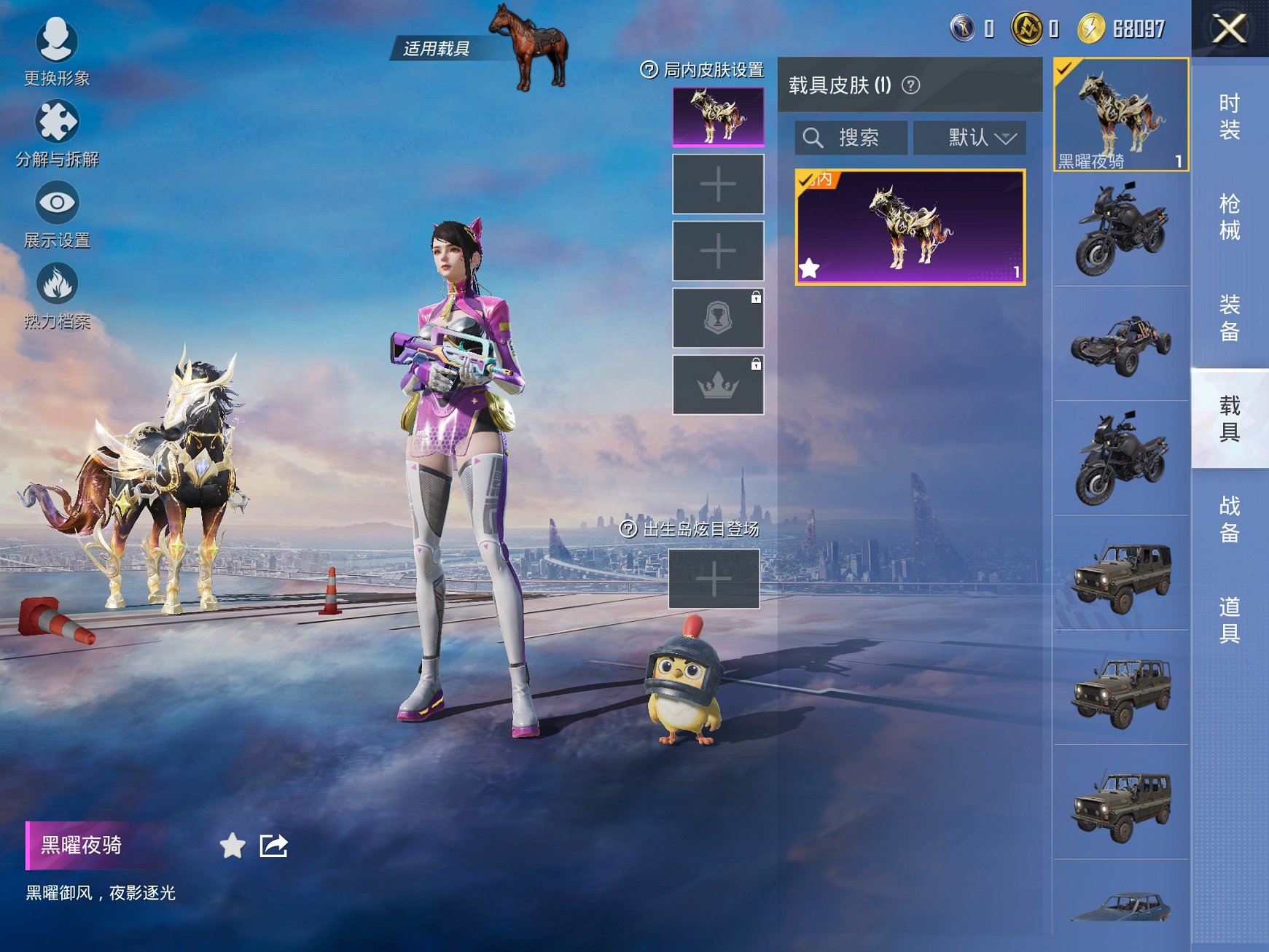The height and width of the screenshot is (952, 1269).
Task: Favorite the skin with the star button
Action: 233,846
